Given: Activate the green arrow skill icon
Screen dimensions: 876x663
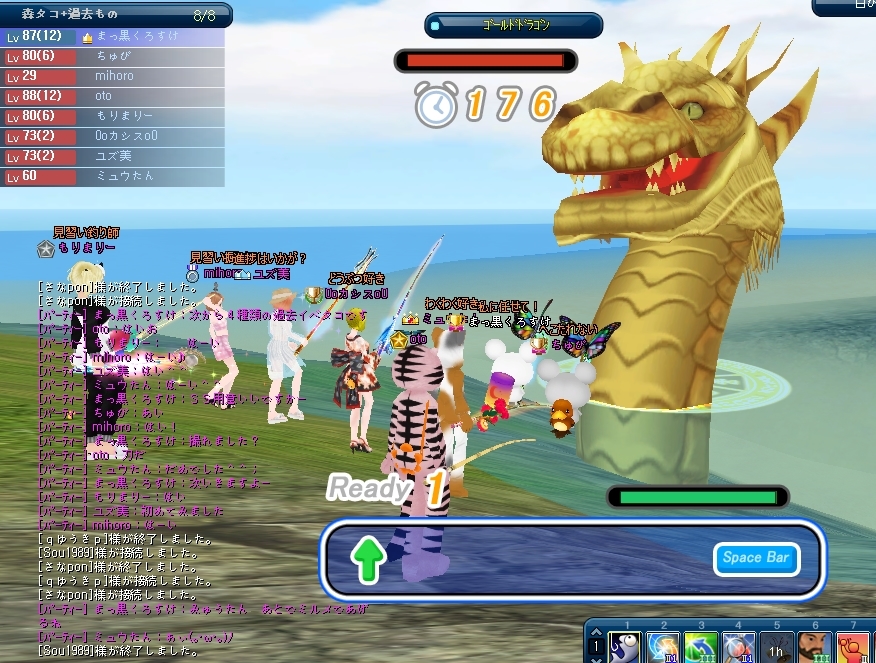Looking at the screenshot, I should tap(701, 647).
